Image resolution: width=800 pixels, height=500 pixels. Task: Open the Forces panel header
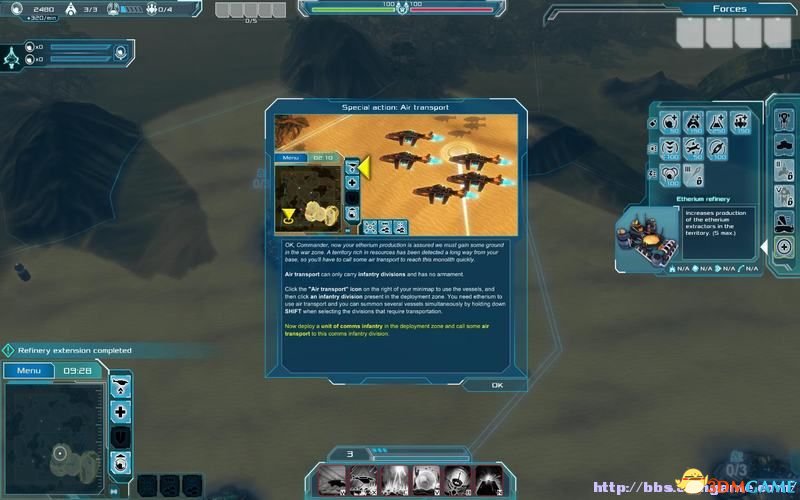click(729, 9)
